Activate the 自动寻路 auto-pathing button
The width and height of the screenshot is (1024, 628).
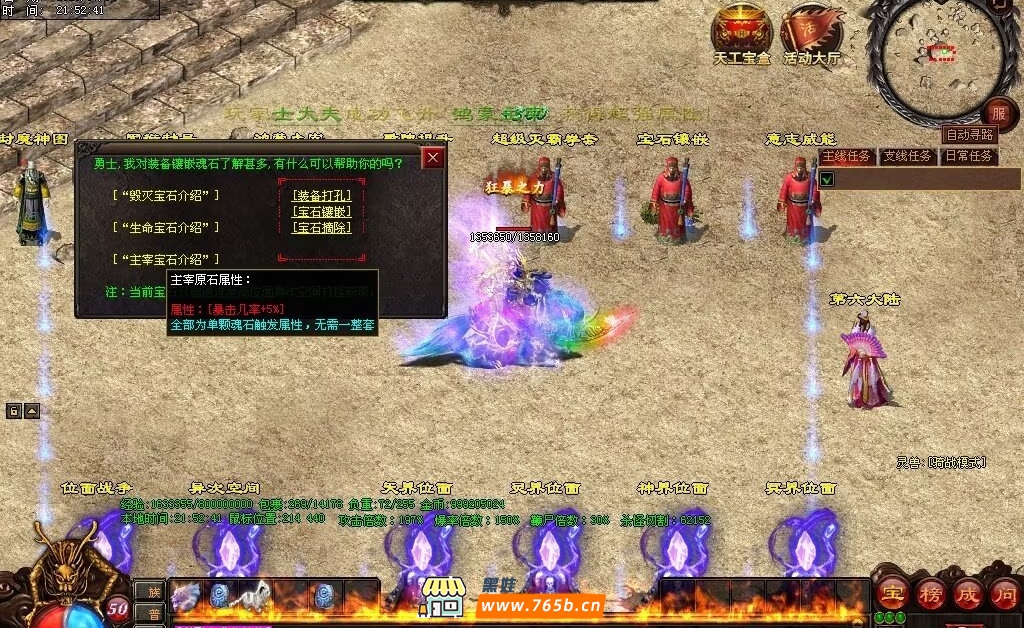(x=969, y=135)
